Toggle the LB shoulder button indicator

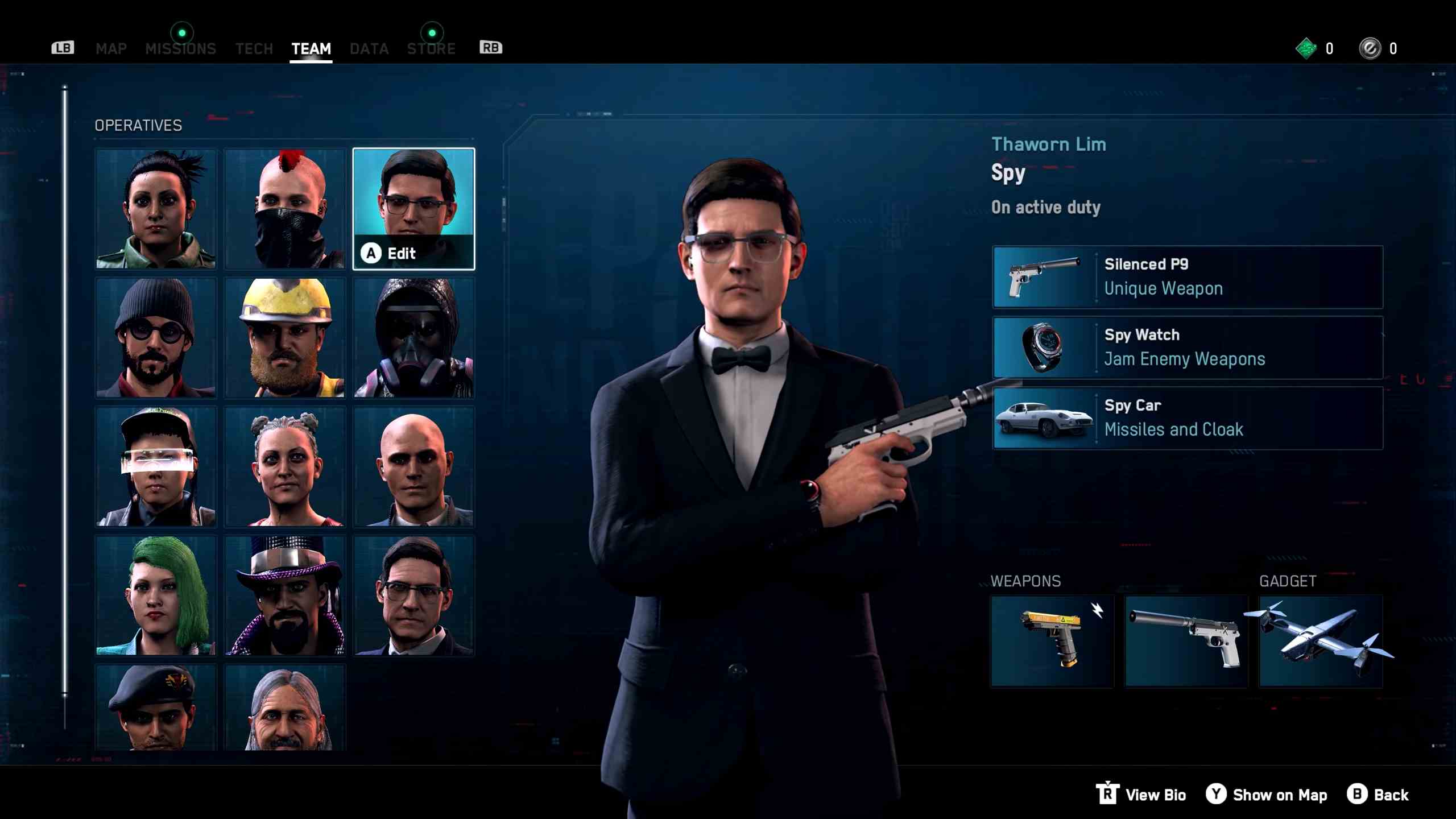tap(63, 48)
